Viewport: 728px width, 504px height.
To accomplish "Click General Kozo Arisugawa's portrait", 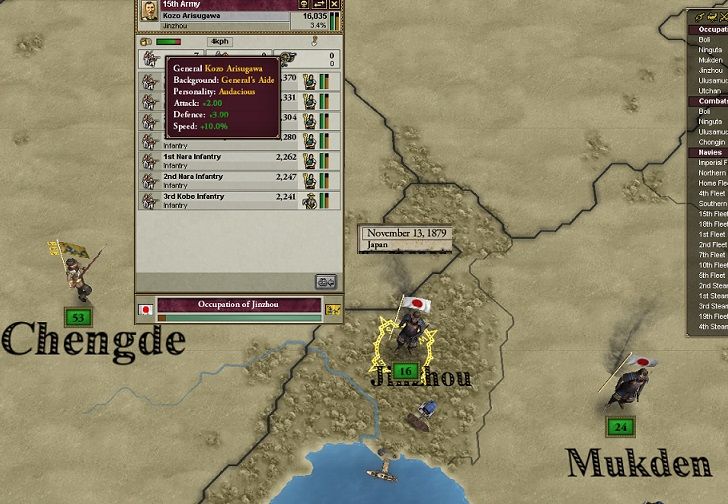I will pyautogui.click(x=148, y=10).
